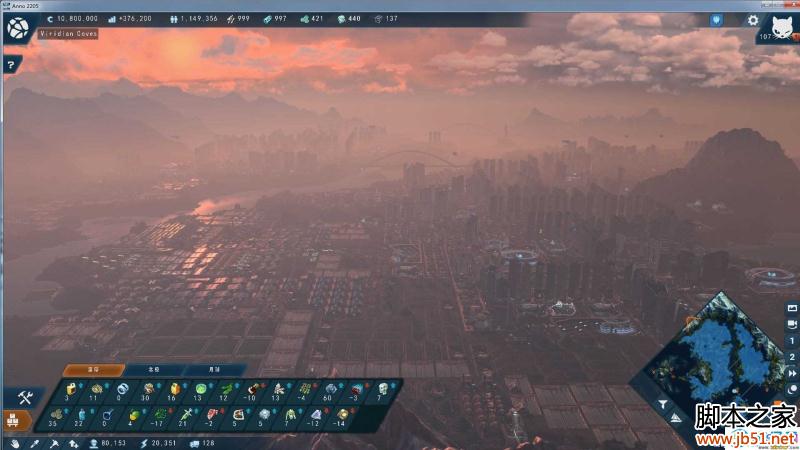Image resolution: width=800 pixels, height=450 pixels.
Task: Click the globe world map button
Action: 16,27
